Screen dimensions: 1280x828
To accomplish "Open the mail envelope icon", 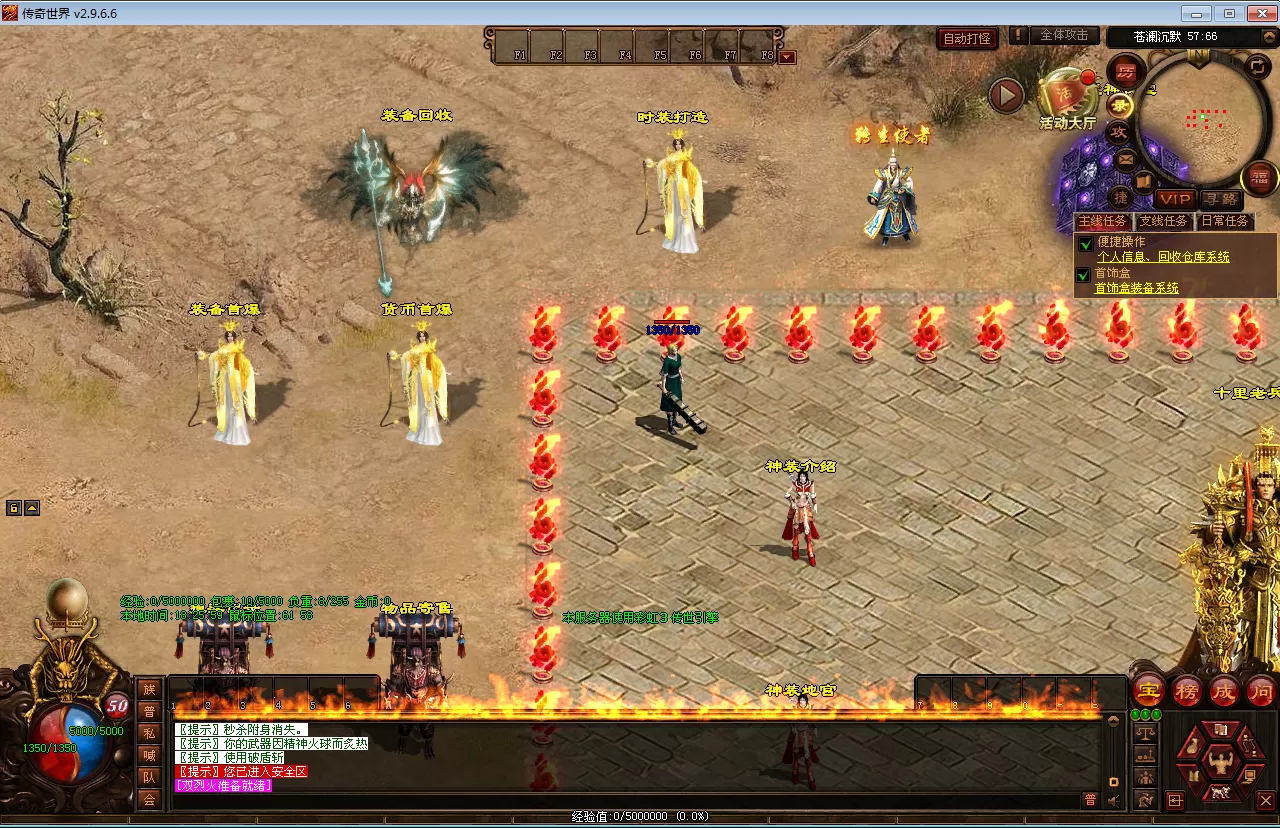I will (x=1126, y=159).
